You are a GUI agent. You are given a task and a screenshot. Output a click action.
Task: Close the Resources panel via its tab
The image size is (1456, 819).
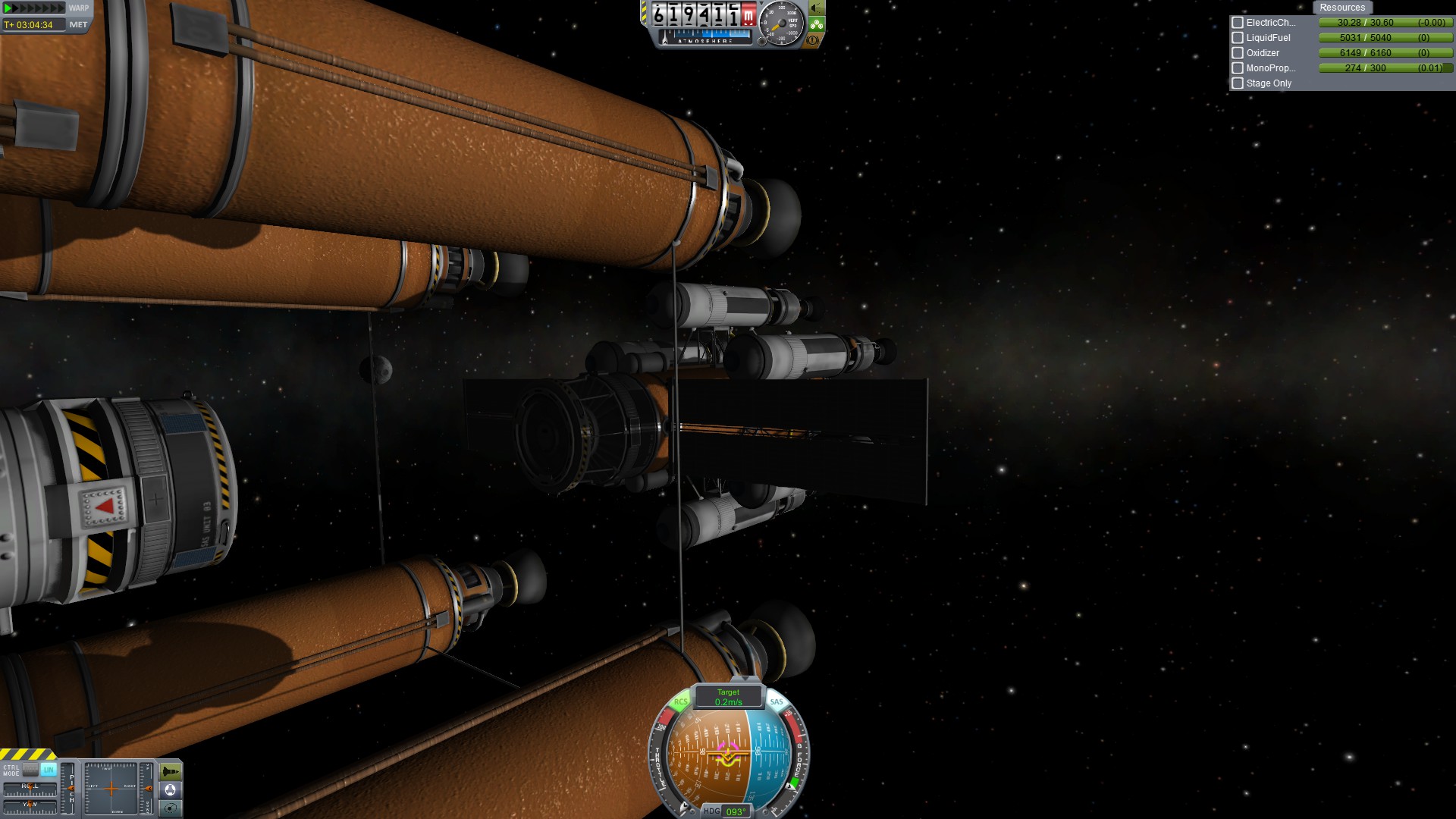pyautogui.click(x=1341, y=8)
